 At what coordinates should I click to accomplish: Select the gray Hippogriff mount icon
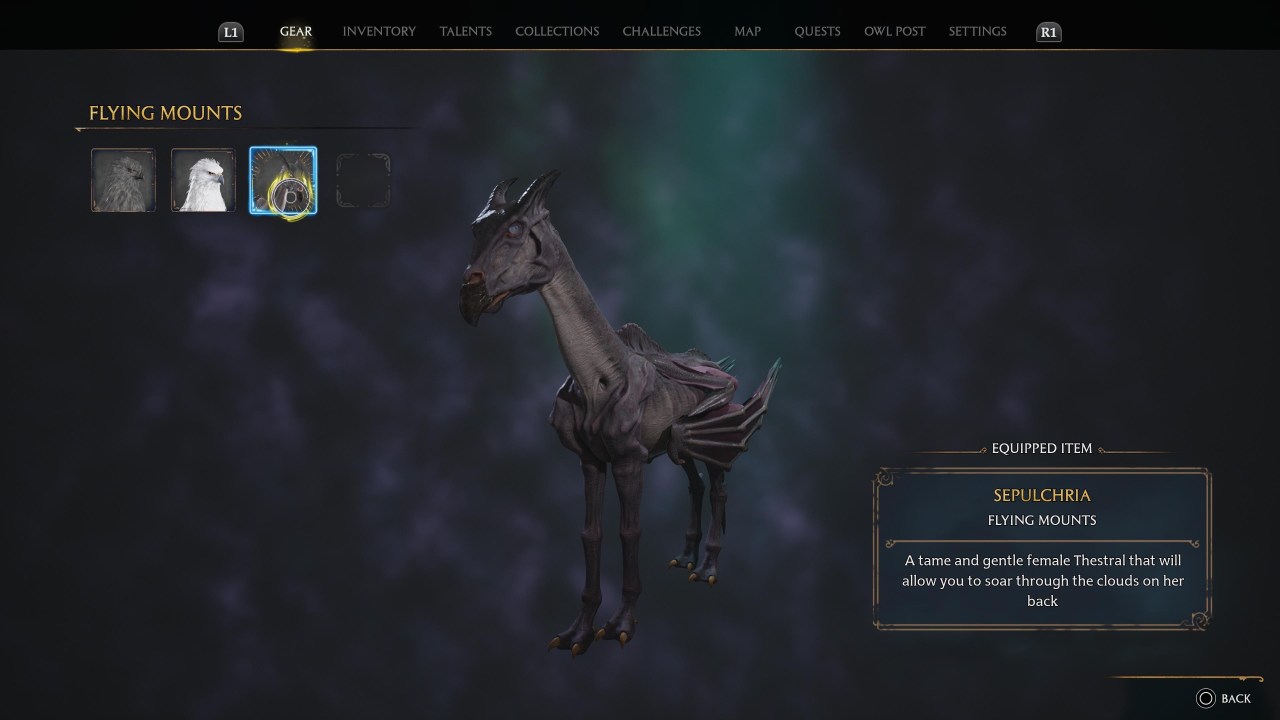[x=123, y=180]
